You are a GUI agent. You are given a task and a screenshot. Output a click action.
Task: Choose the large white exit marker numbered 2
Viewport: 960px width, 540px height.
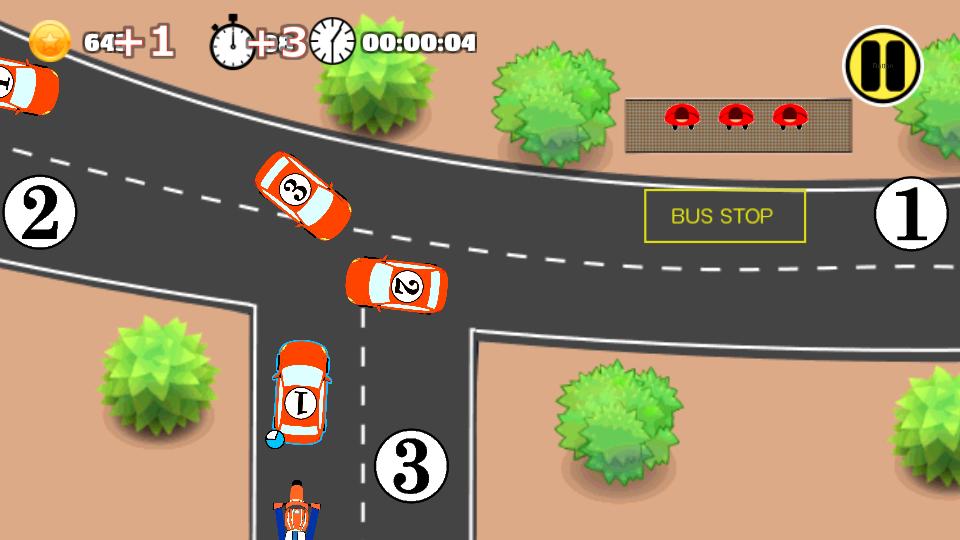coord(39,212)
